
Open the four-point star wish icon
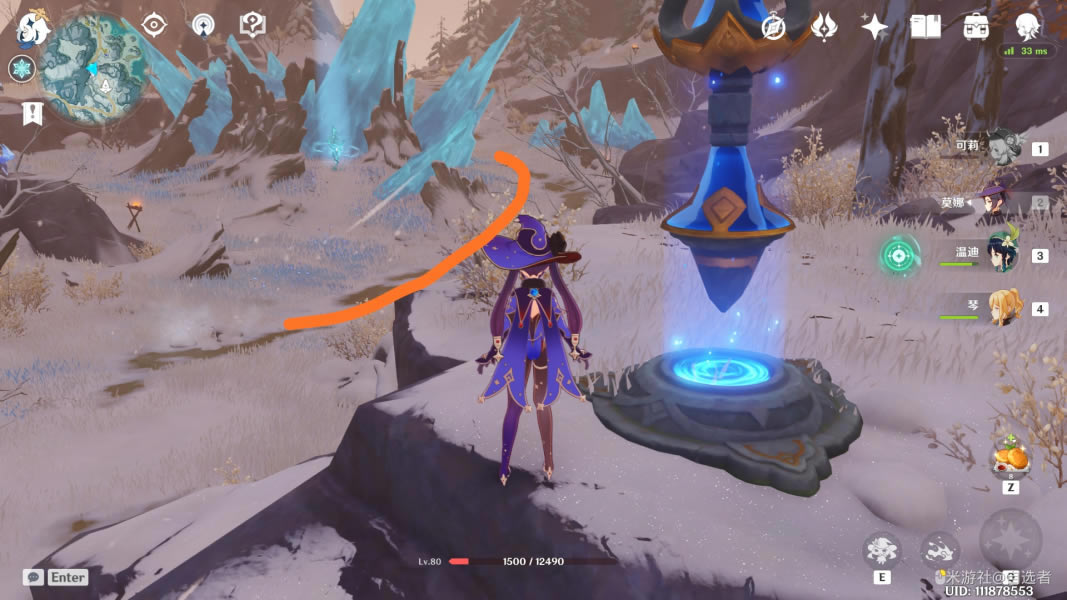[x=875, y=27]
